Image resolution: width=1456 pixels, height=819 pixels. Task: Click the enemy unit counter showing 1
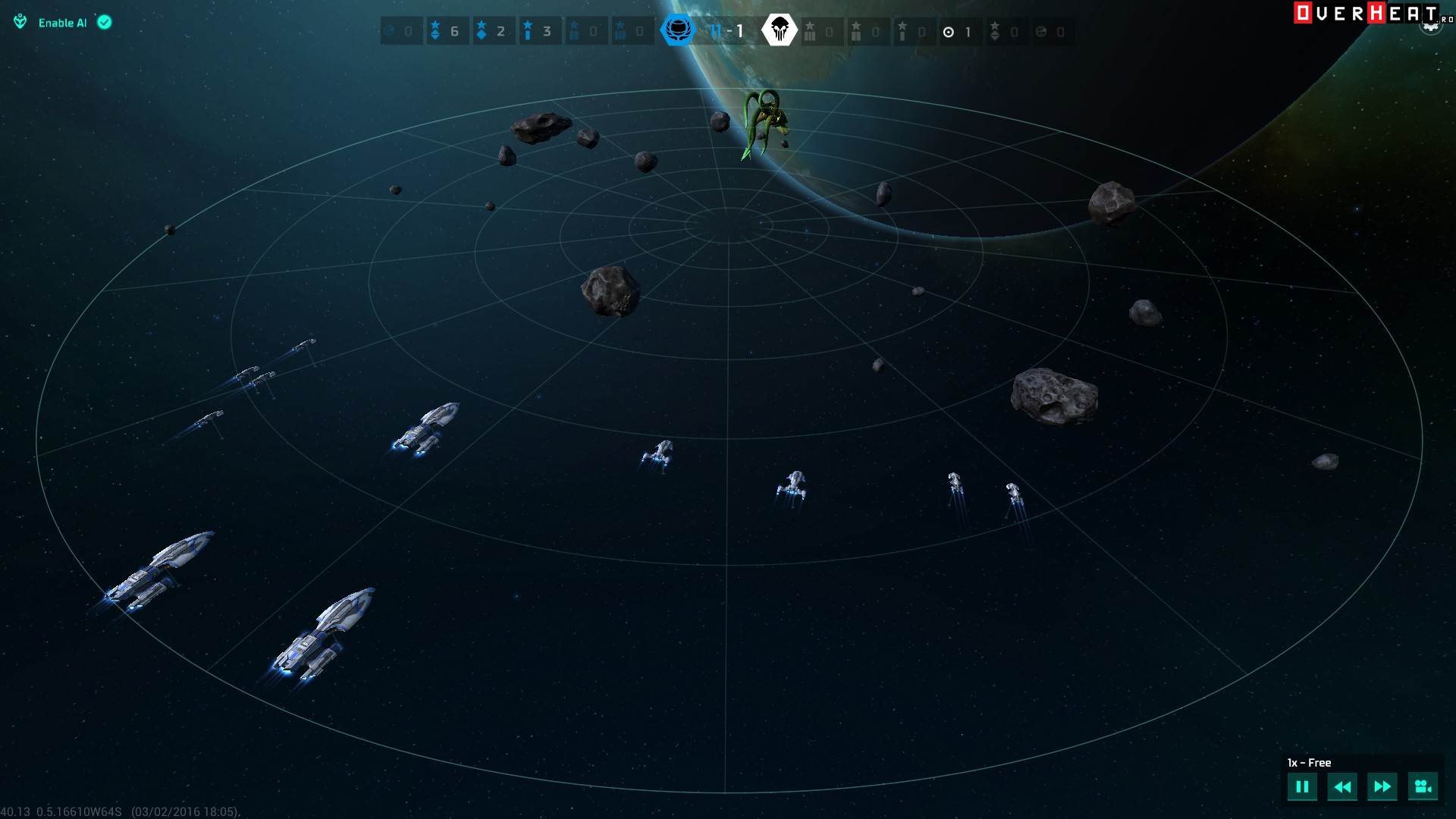[958, 32]
